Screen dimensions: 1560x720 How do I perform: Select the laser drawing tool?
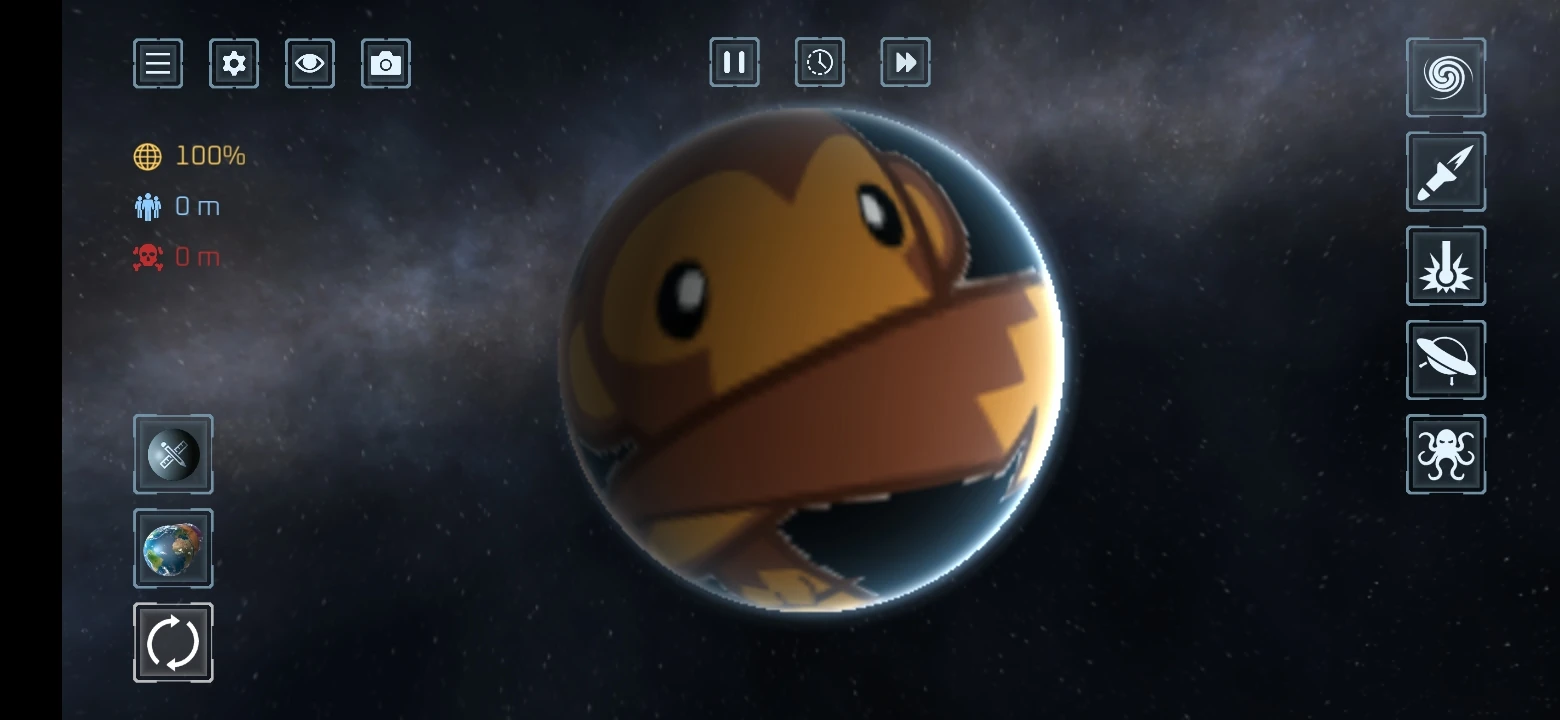click(x=172, y=455)
